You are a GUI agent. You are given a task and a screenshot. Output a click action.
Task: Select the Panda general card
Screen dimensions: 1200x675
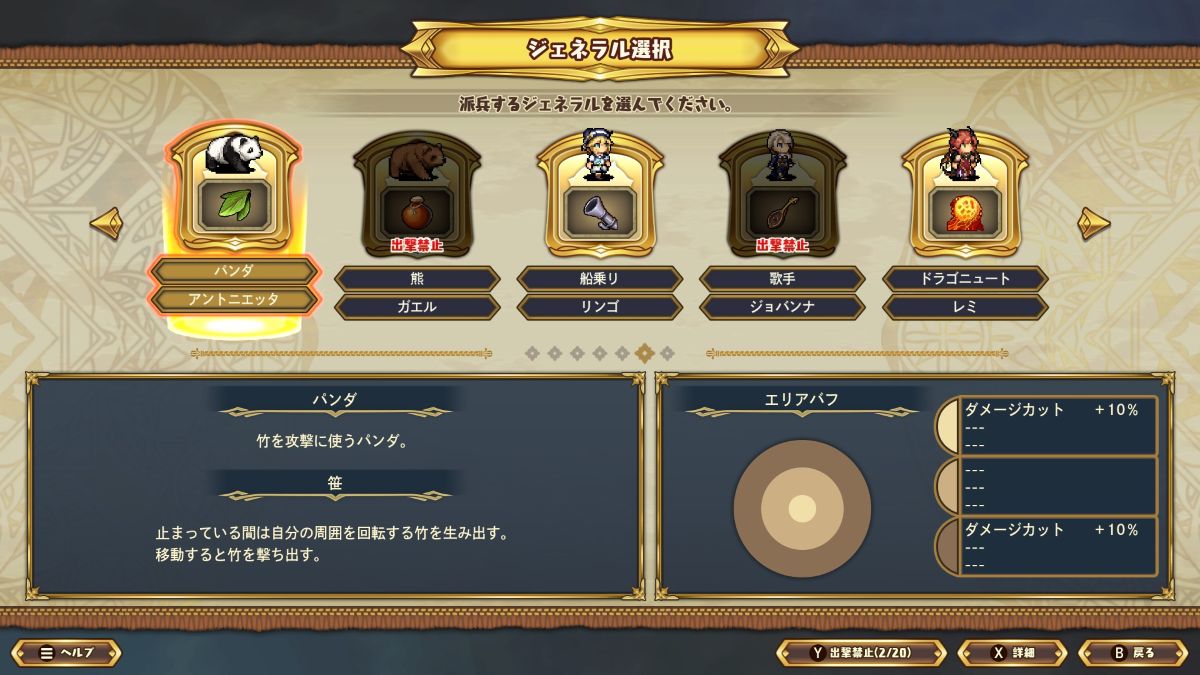(x=234, y=192)
